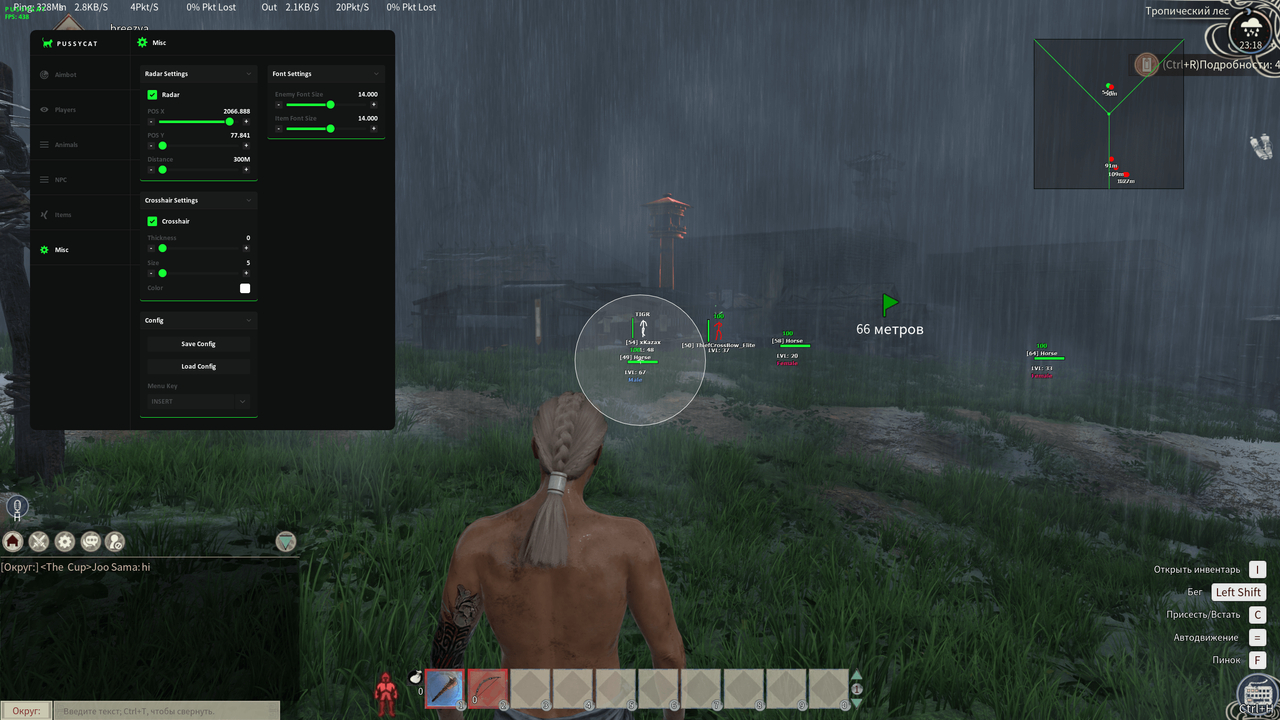Open the INSERT Menu Key dropdown
Viewport: 1280px width, 720px height.
tap(198, 401)
